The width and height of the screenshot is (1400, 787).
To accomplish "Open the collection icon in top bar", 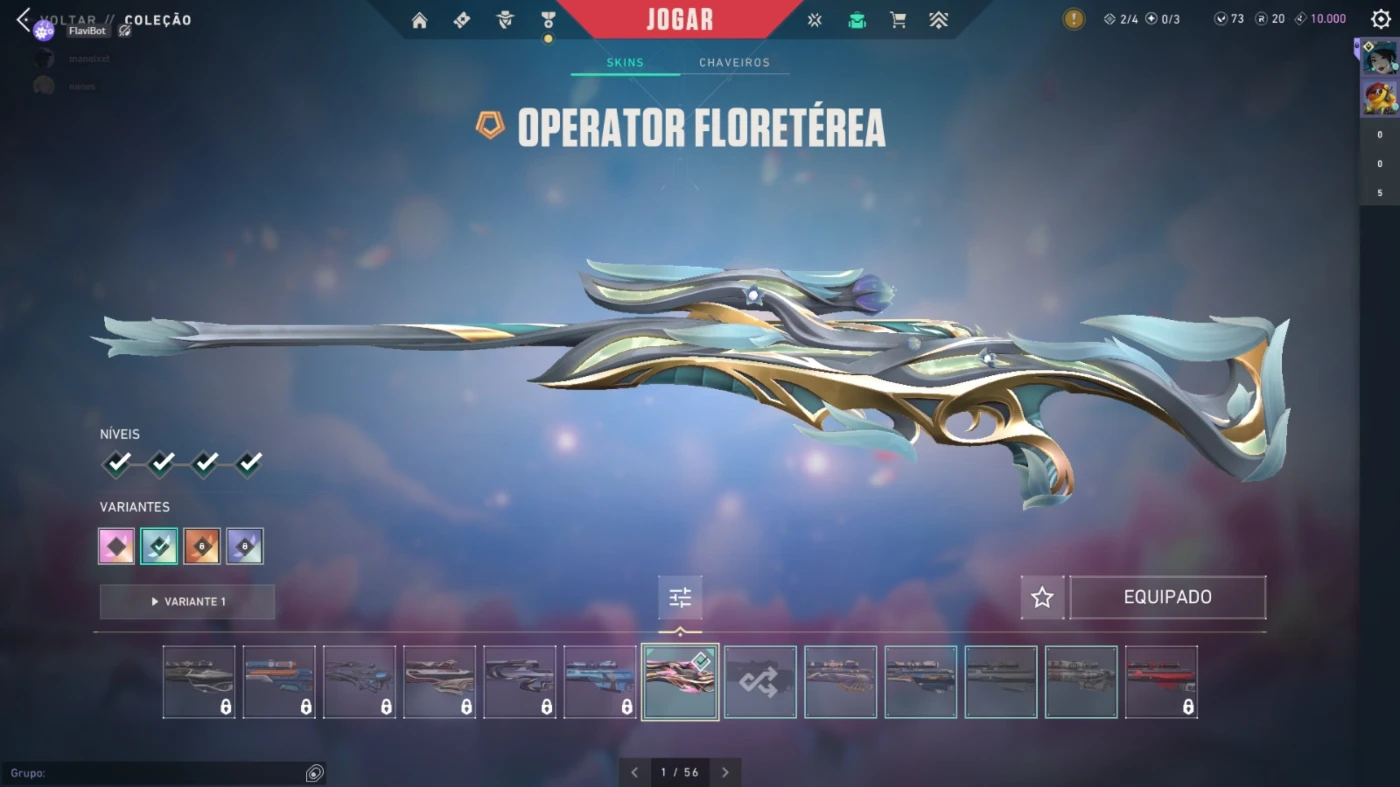I will pos(857,20).
